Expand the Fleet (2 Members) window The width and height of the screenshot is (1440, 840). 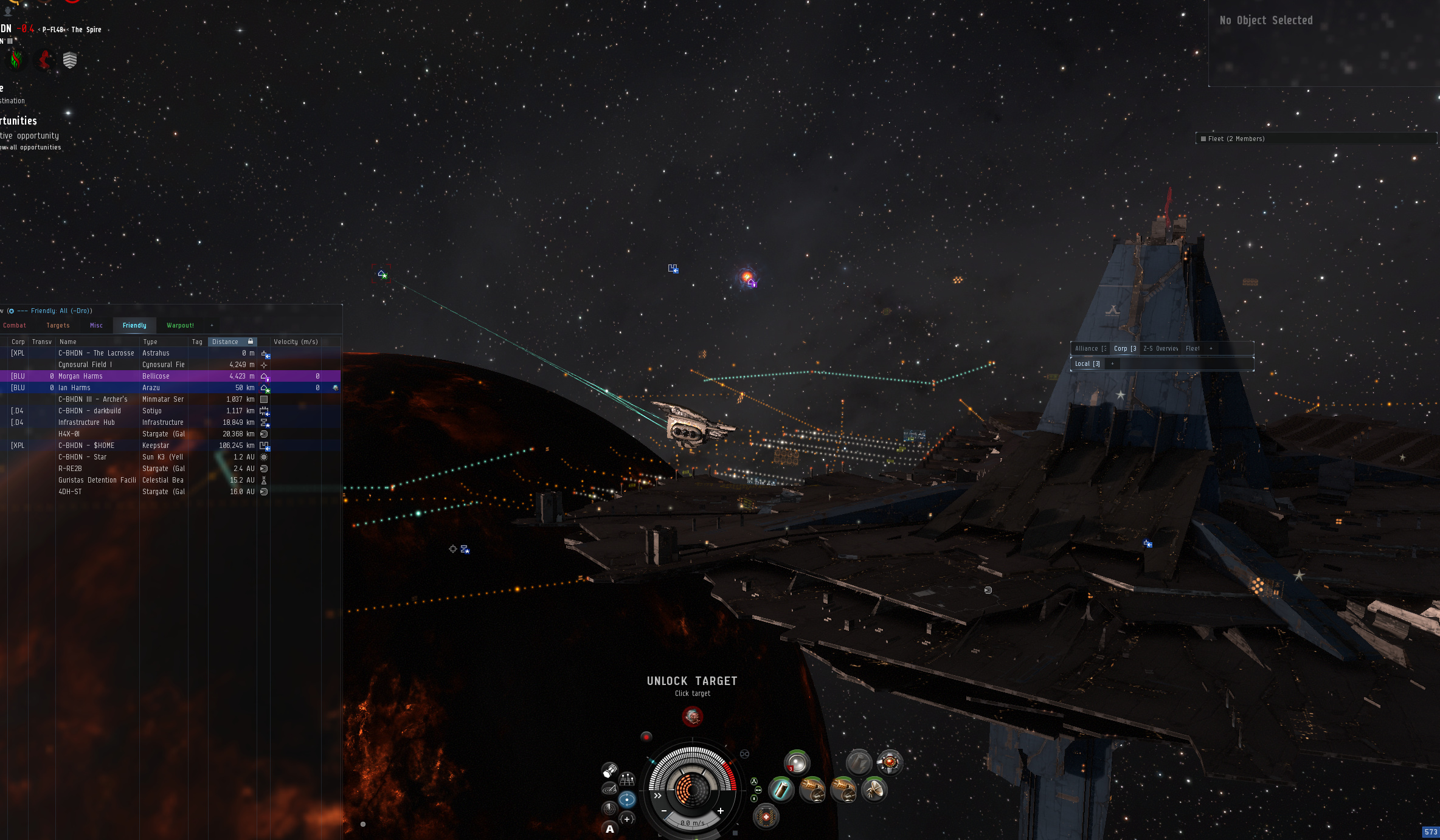[x=1236, y=139]
